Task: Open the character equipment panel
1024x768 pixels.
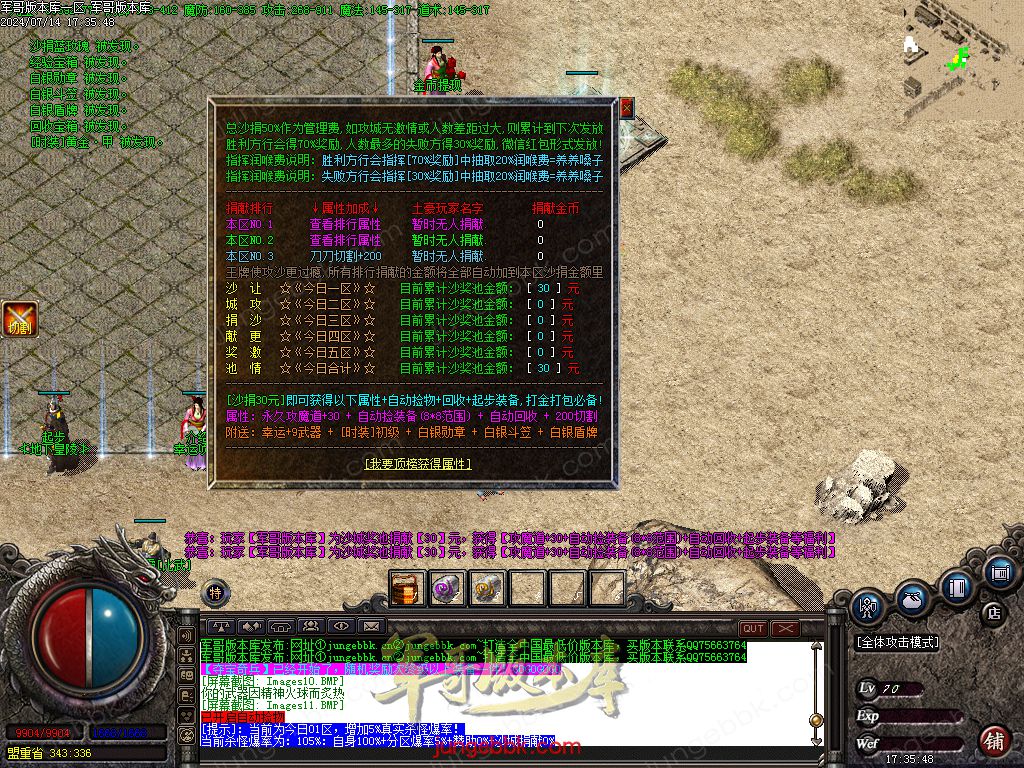Action: (x=868, y=607)
